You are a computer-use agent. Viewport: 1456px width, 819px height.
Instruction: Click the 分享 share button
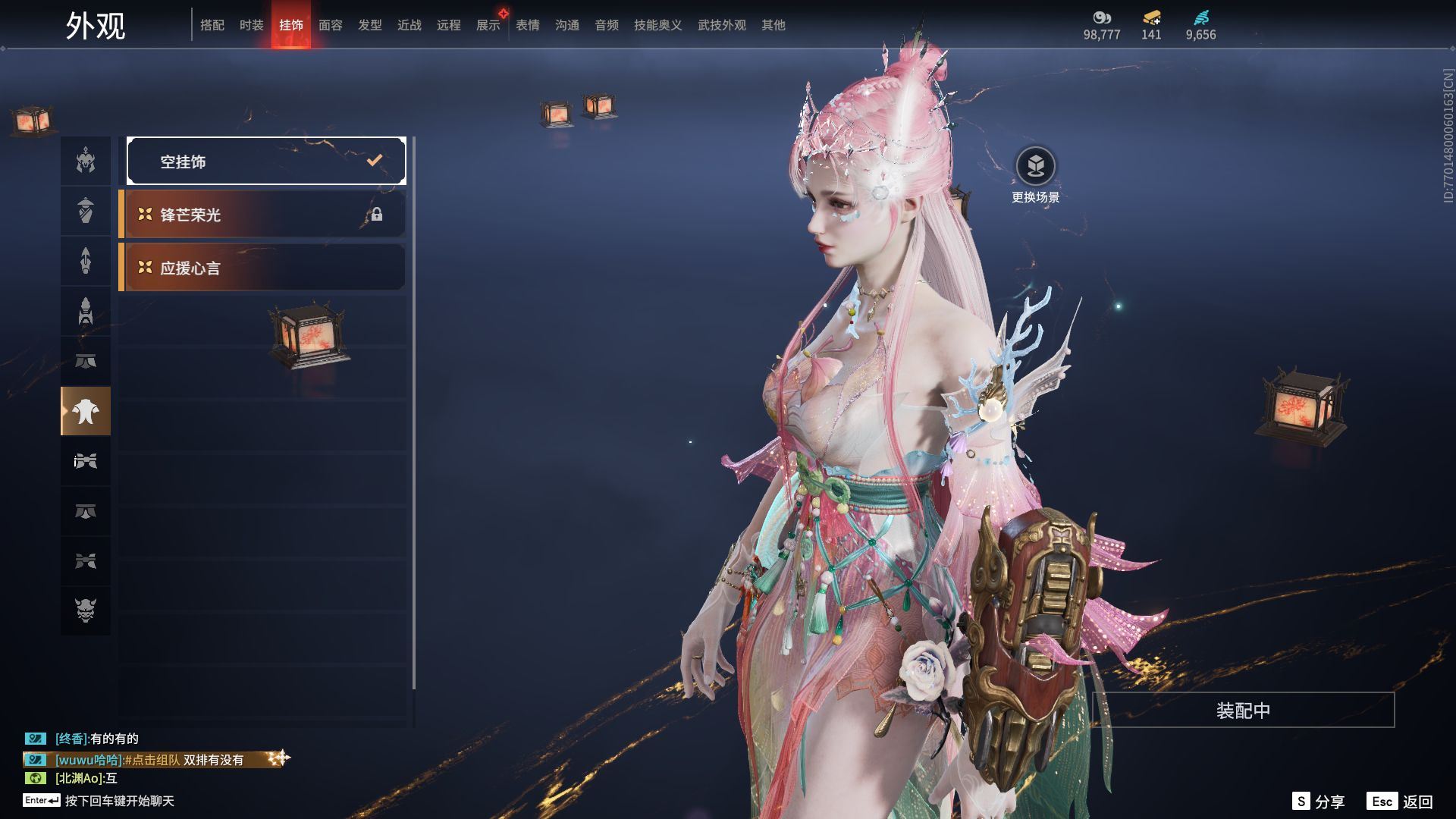click(x=1319, y=802)
